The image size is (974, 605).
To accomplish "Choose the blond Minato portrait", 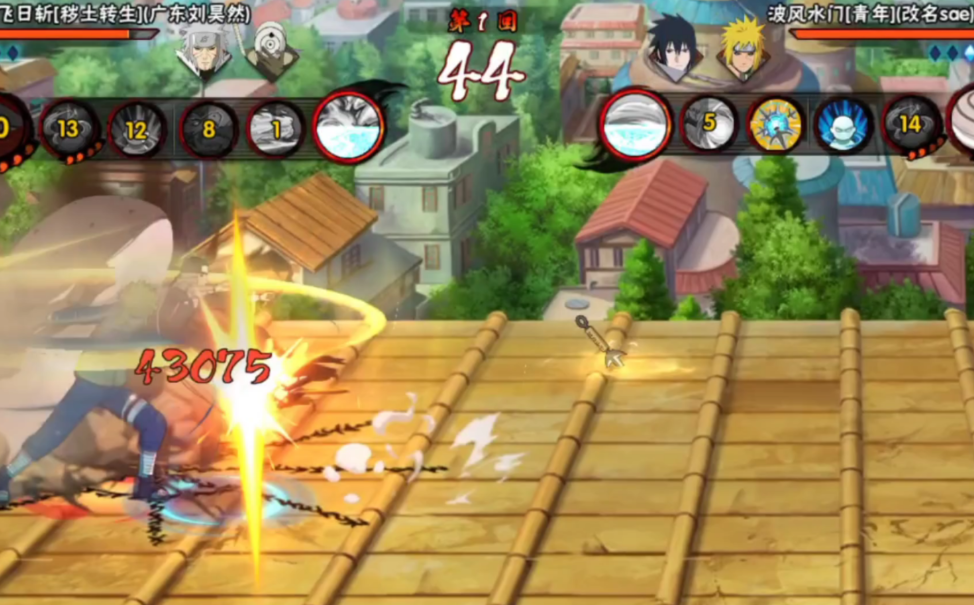I will point(742,50).
